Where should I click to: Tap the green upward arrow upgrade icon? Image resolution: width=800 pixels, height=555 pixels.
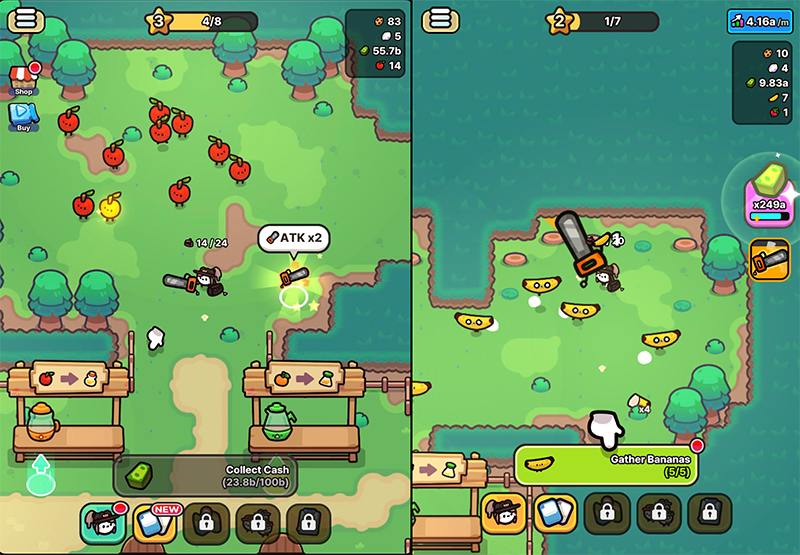click(40, 471)
